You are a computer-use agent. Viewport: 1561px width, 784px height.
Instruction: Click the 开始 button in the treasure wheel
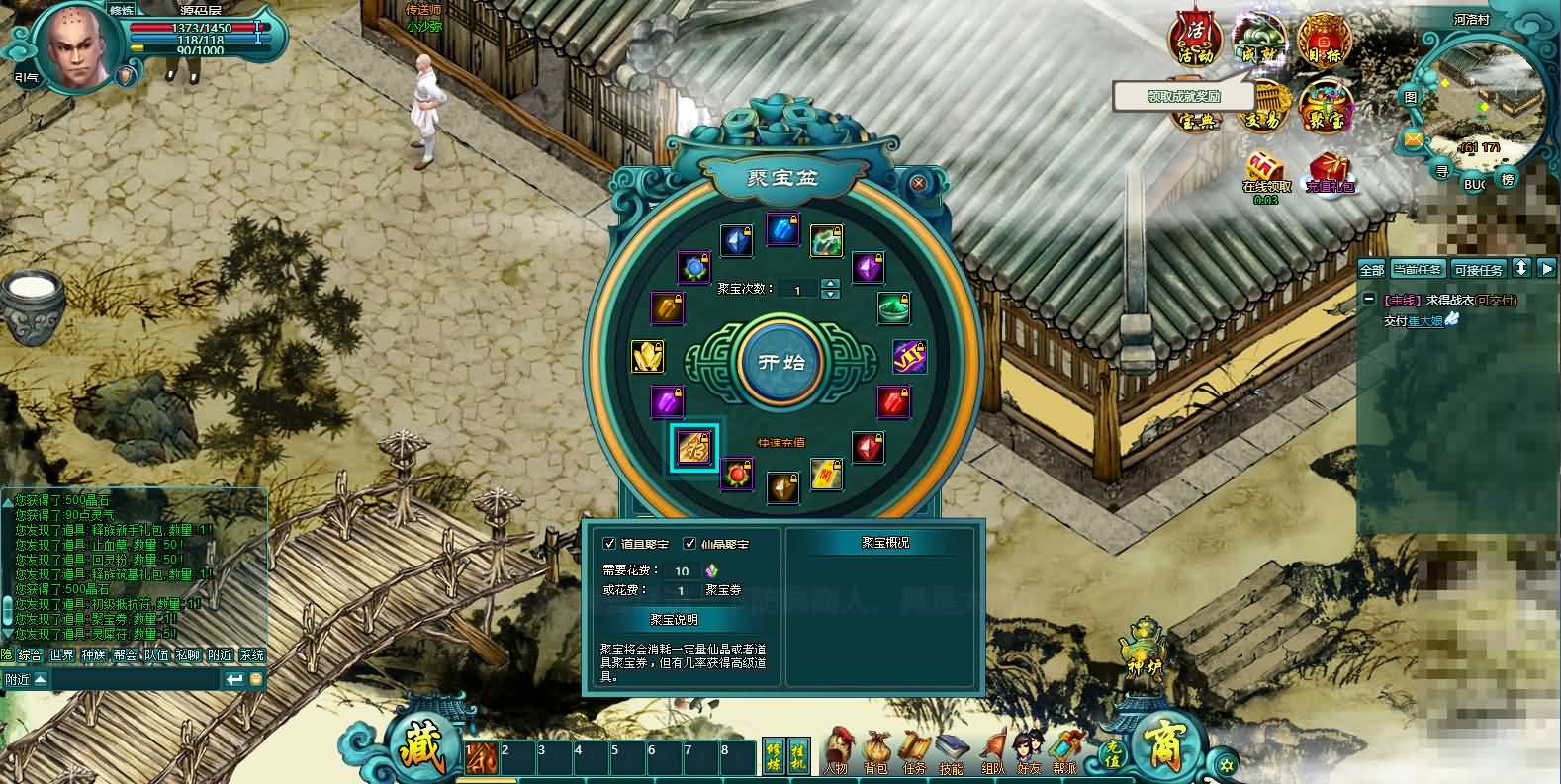click(x=781, y=361)
